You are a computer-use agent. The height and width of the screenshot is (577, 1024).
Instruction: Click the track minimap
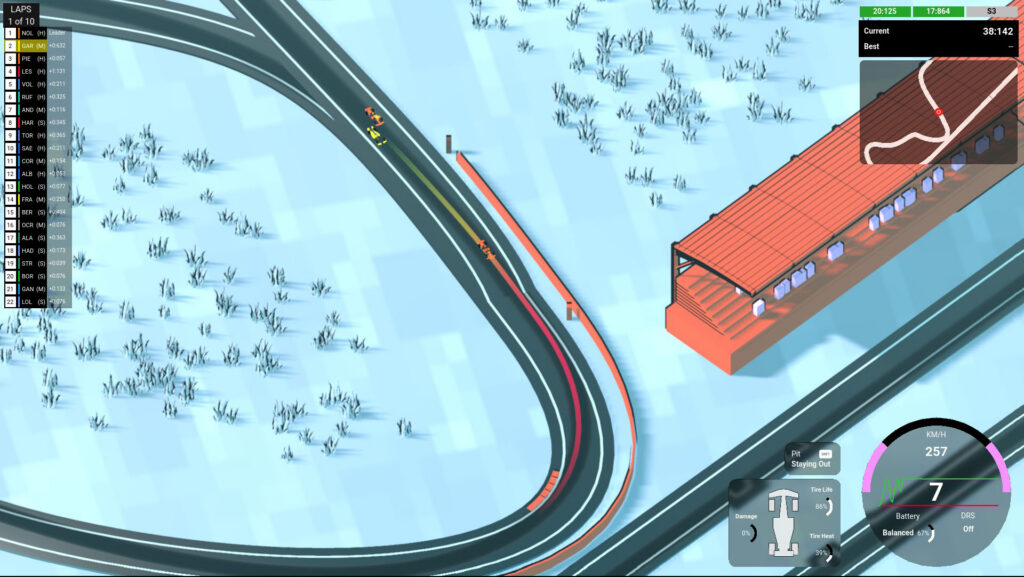pos(938,111)
